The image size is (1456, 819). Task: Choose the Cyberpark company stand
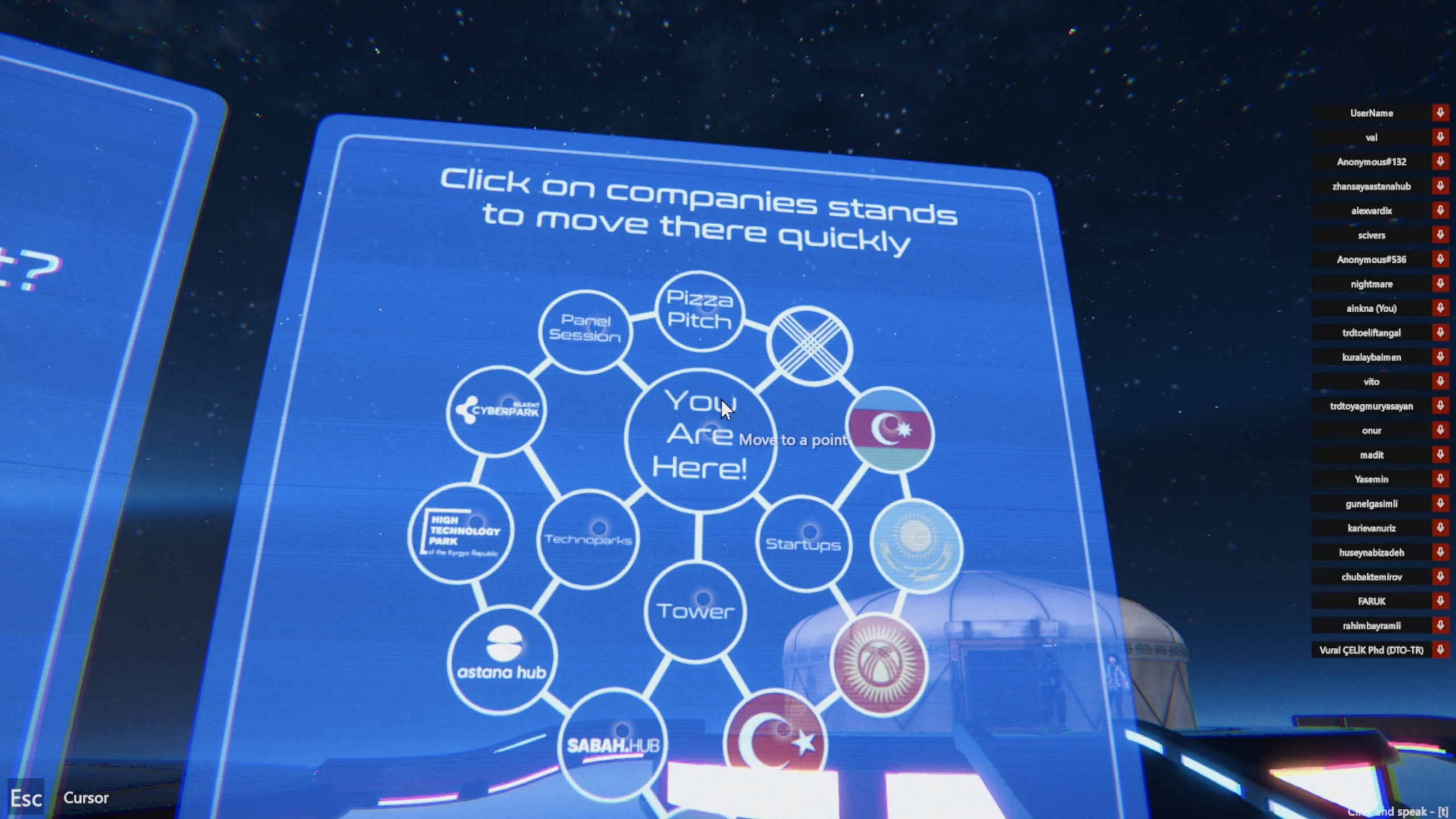point(497,410)
